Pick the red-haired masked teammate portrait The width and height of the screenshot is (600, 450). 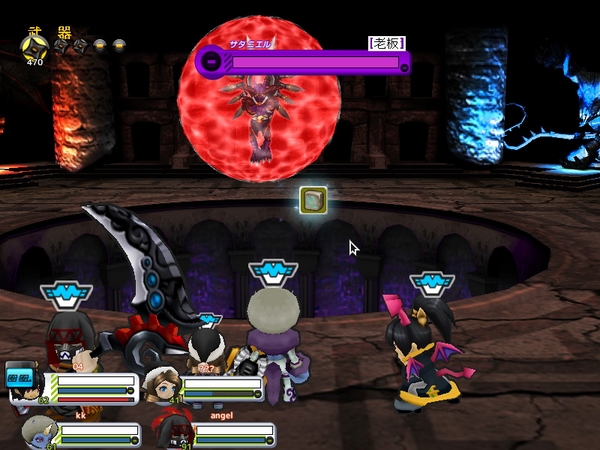[170, 432]
